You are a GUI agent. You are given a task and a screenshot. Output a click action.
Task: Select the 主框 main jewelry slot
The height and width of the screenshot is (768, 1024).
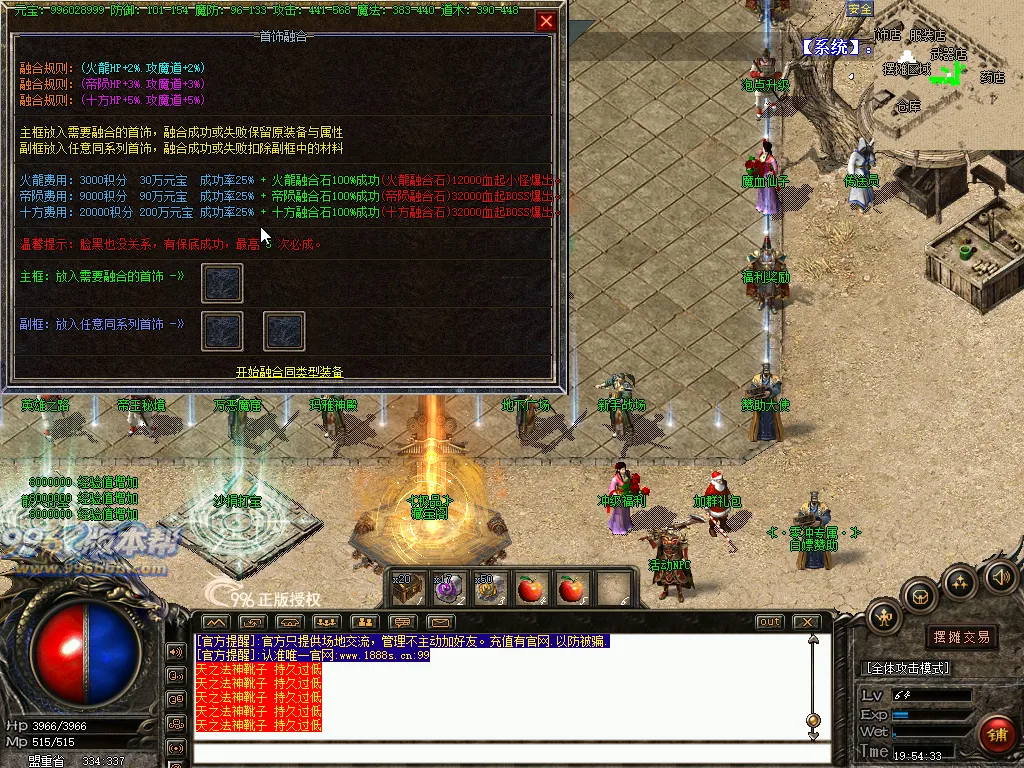pos(222,283)
